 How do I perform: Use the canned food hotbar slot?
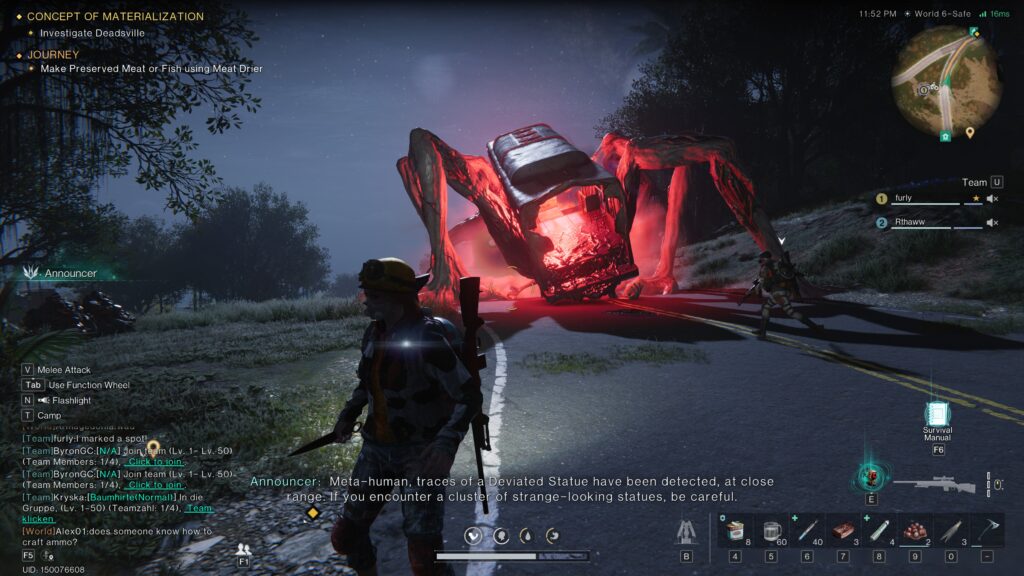click(735, 530)
